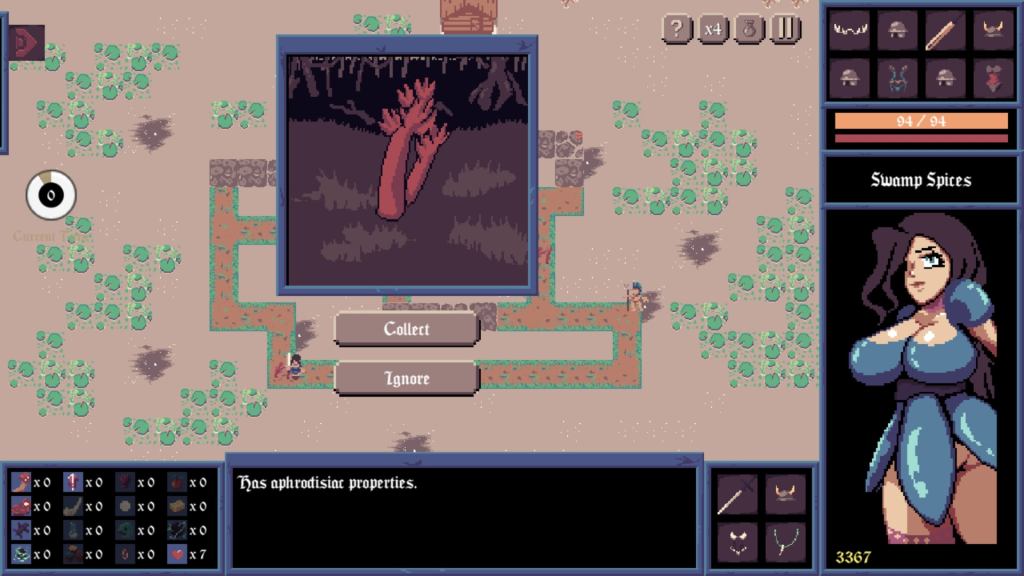Select the horned helmet in the eight-slot inventory

993,30
